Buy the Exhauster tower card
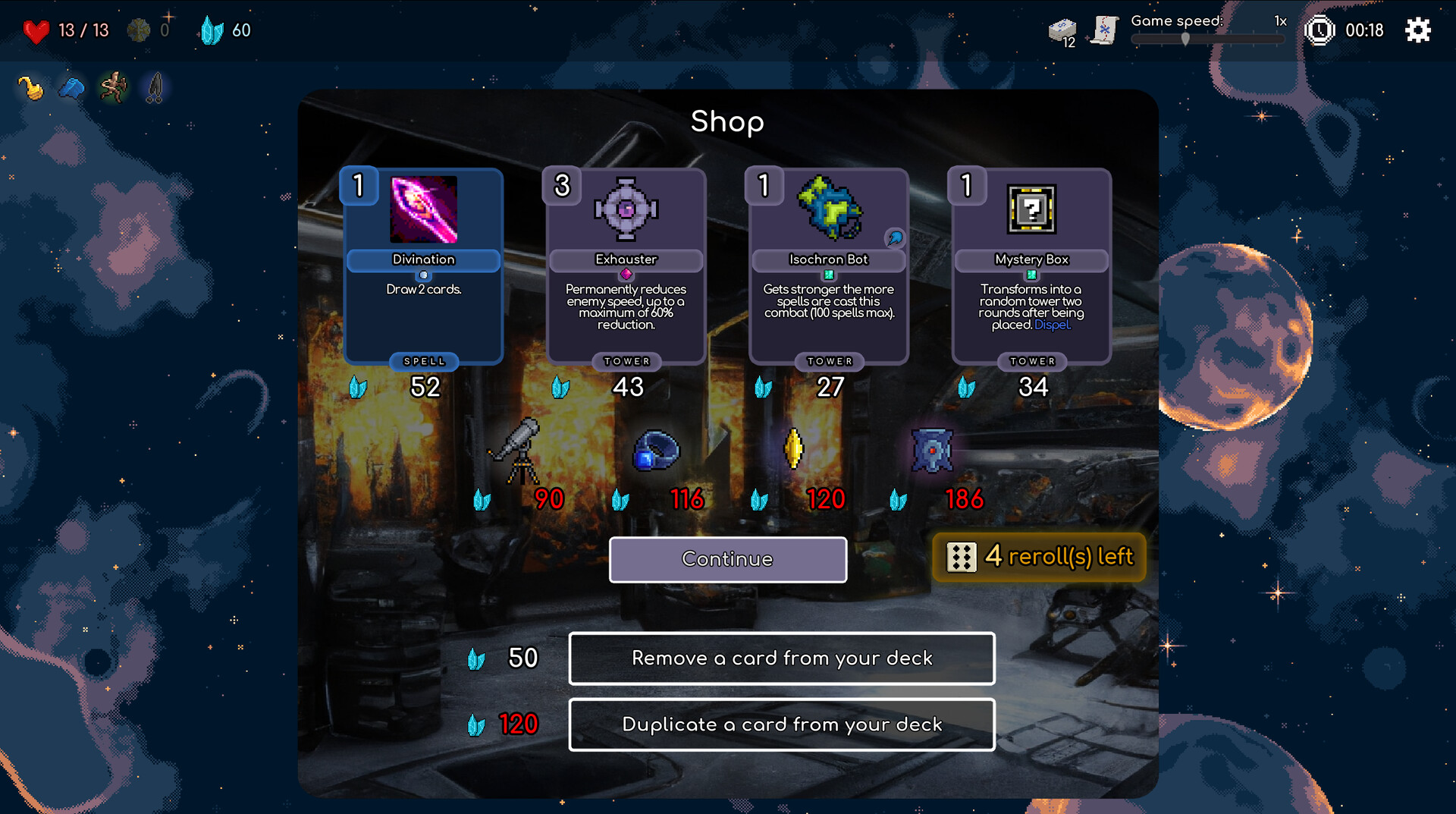The image size is (1456, 814). pos(626,267)
